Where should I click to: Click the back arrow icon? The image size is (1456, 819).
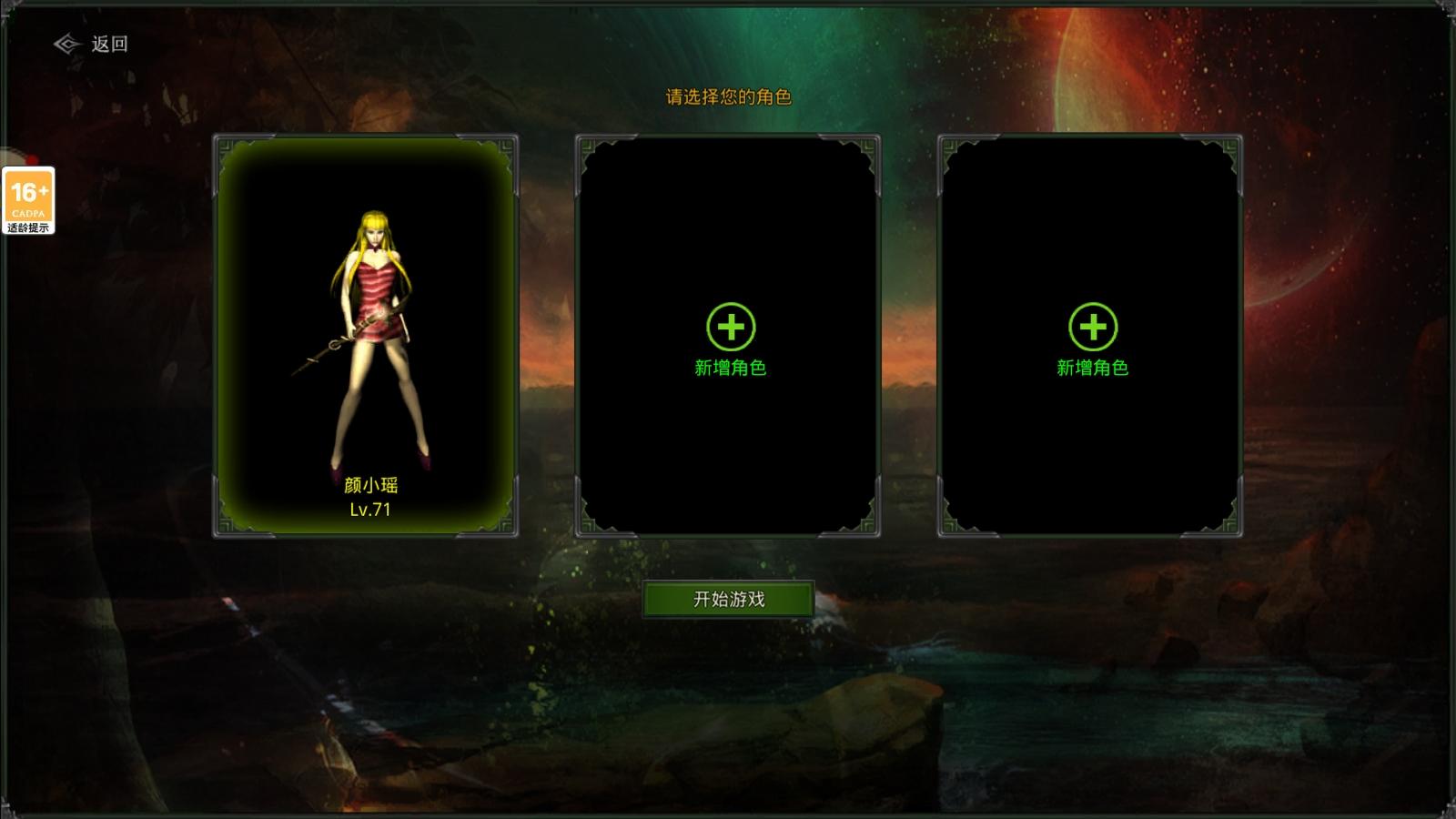point(66,42)
